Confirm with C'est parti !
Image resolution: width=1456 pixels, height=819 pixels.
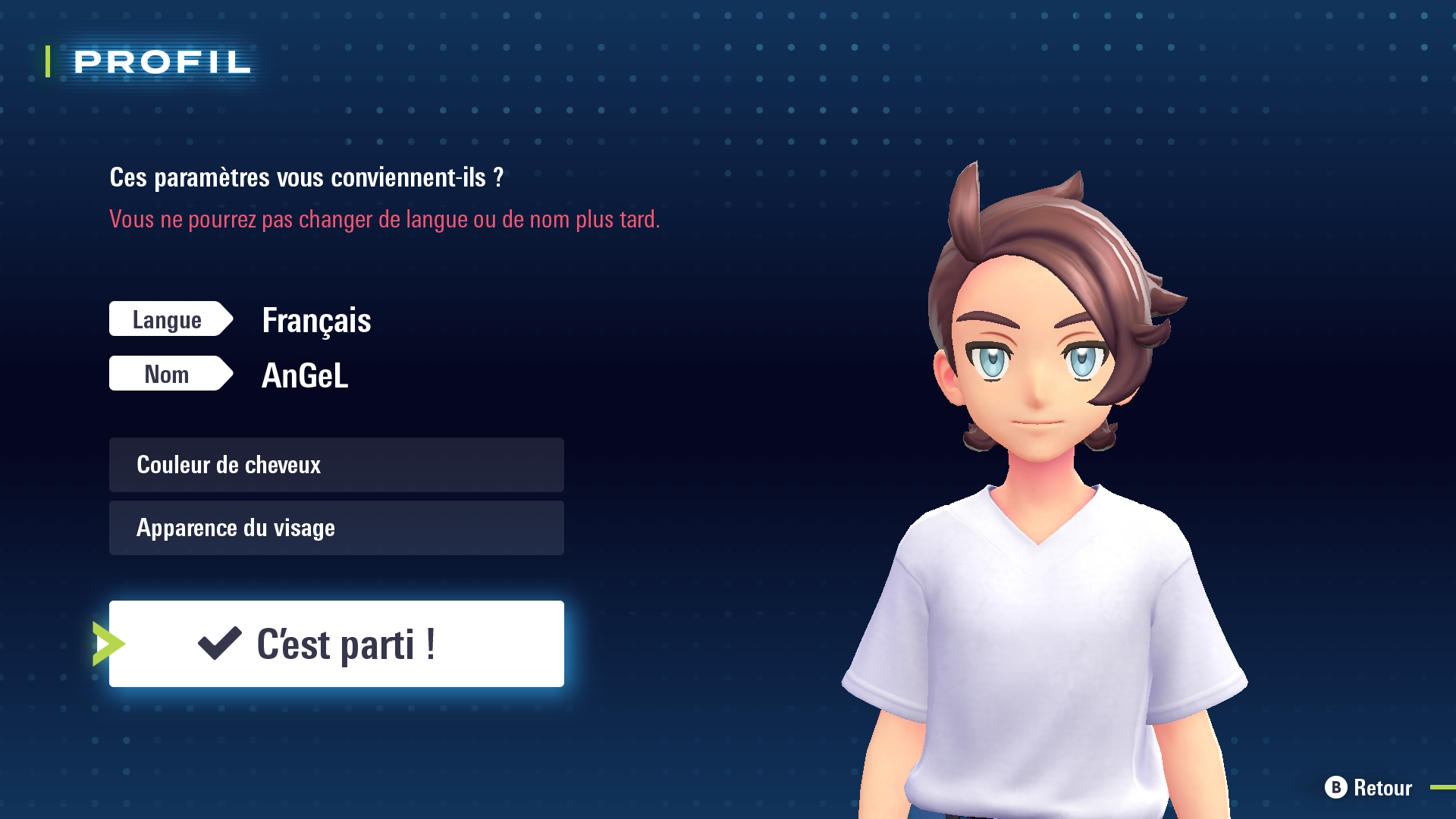coord(336,644)
